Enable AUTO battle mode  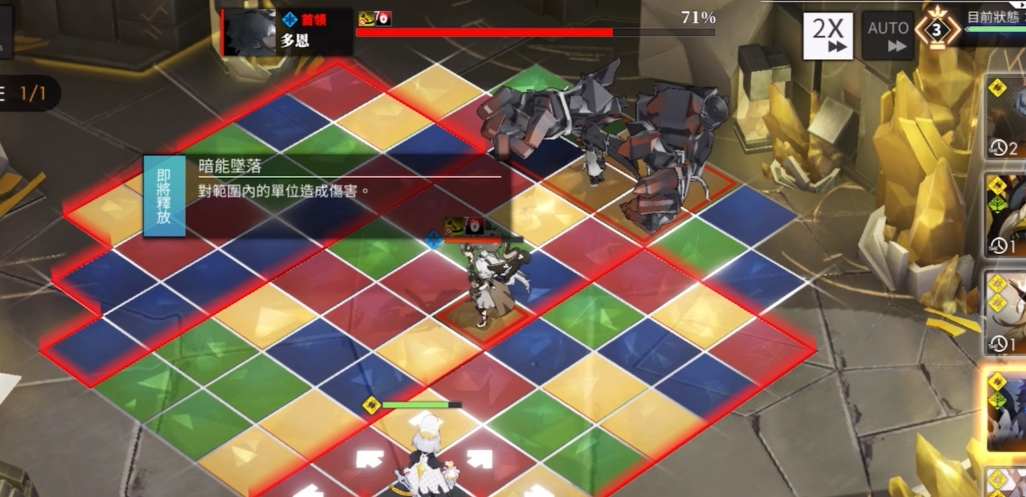(x=888, y=36)
